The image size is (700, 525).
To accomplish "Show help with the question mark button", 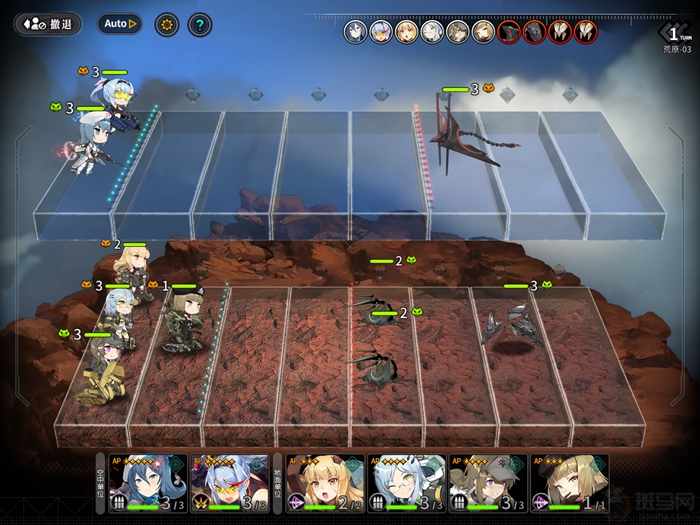I will [200, 24].
